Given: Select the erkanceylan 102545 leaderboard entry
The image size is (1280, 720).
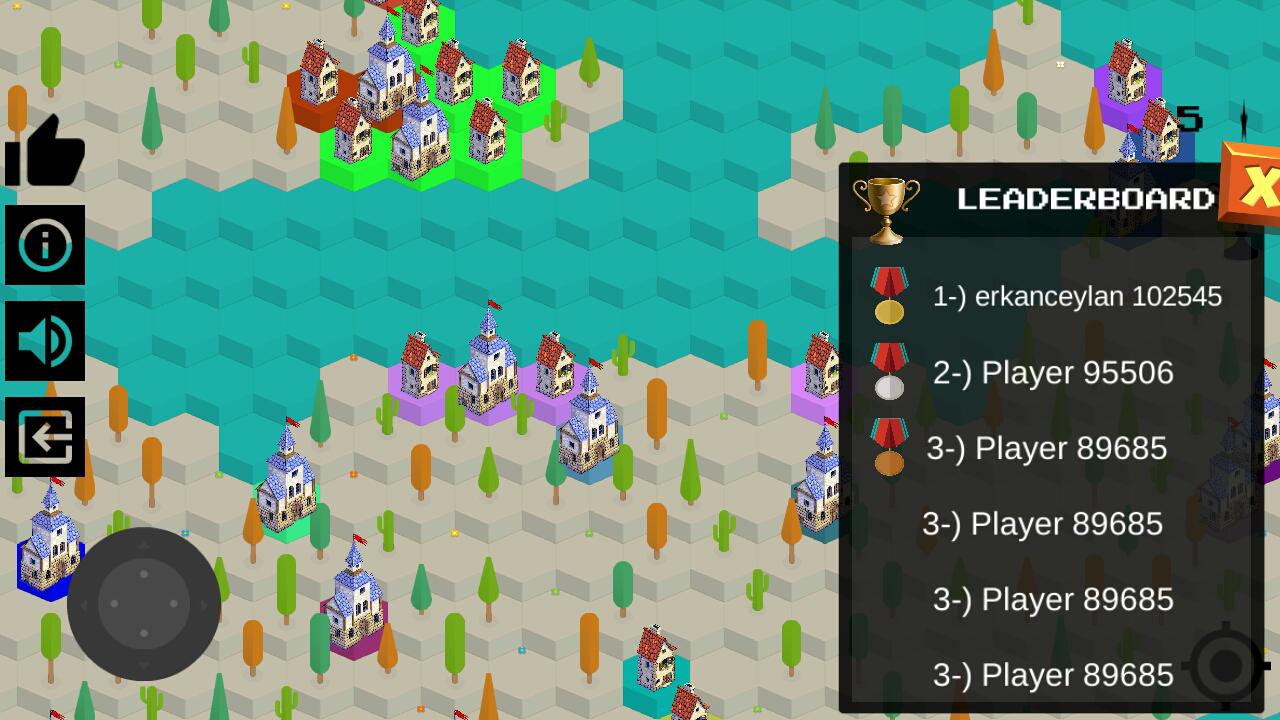Looking at the screenshot, I should pos(1080,296).
